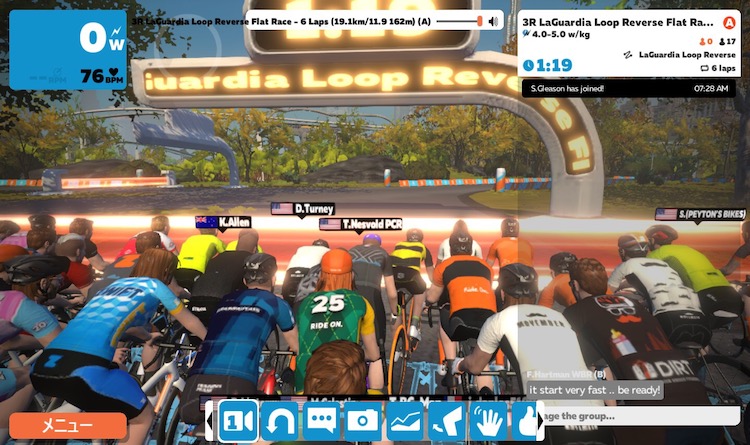The width and height of the screenshot is (750, 445).
Task: Type in the group message field
Action: pyautogui.click(x=640, y=416)
